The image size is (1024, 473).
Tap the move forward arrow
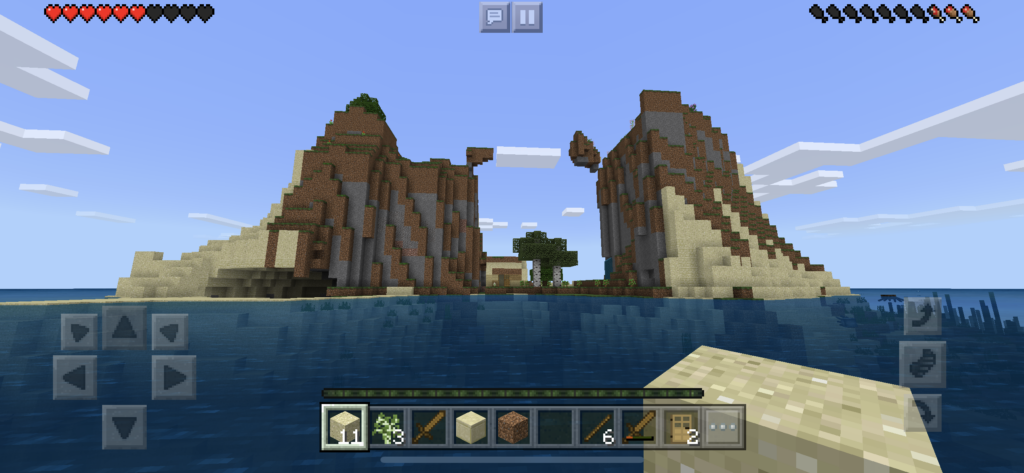coord(124,328)
